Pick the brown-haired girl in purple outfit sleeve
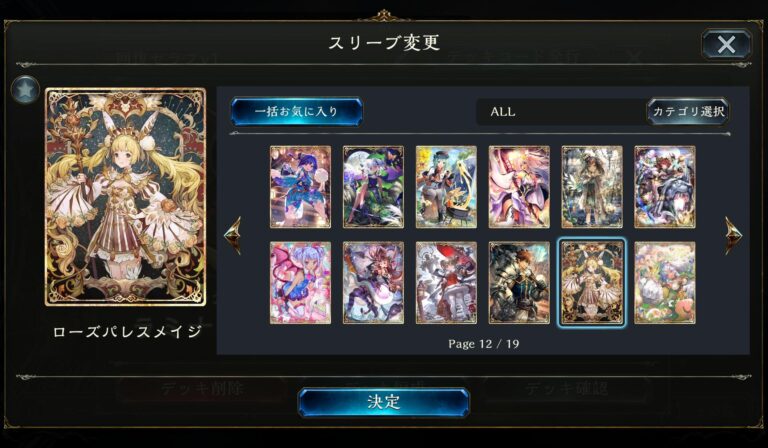The image size is (768, 448). tap(373, 283)
